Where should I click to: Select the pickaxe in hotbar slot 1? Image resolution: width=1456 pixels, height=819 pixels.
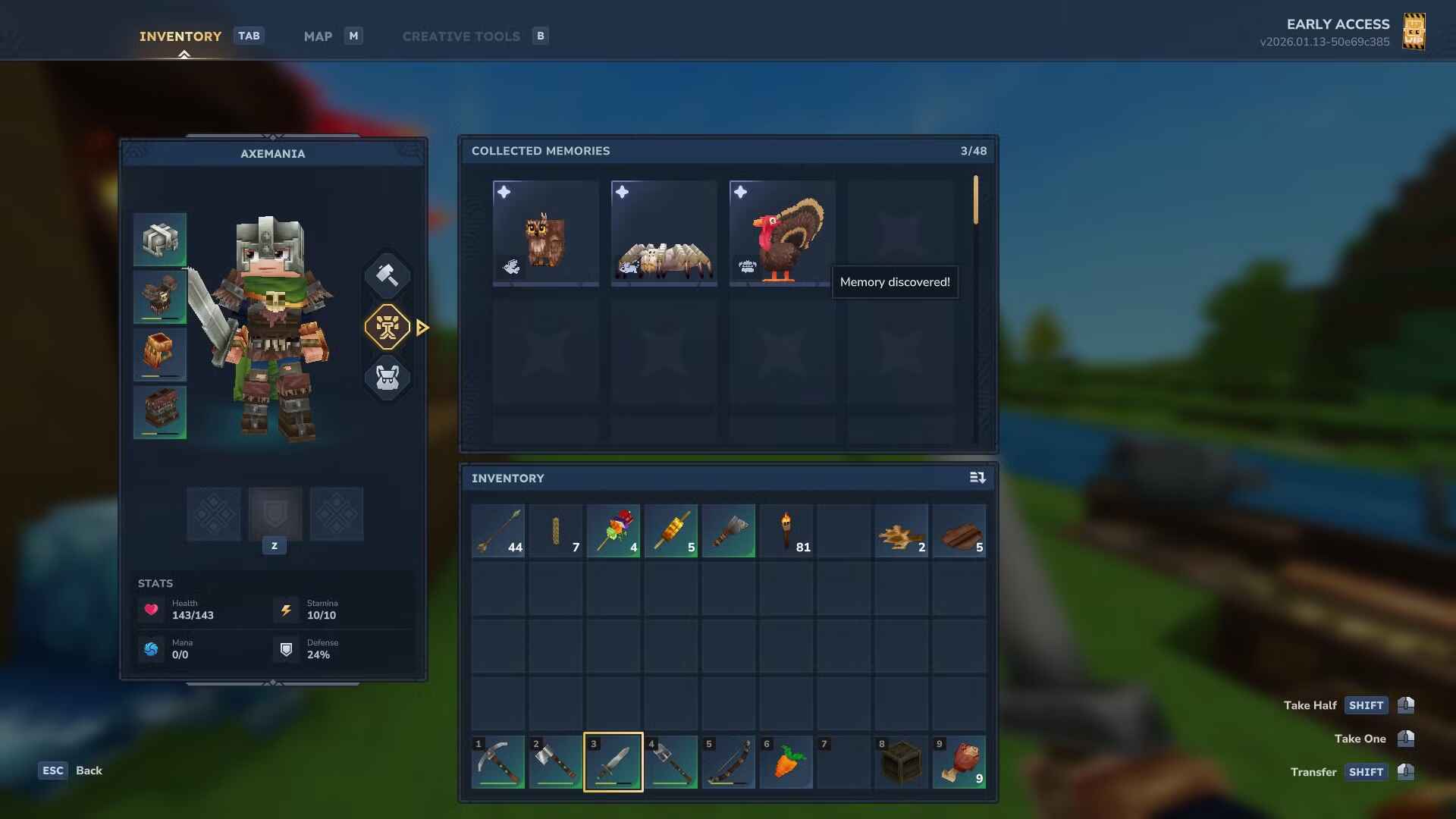click(498, 762)
